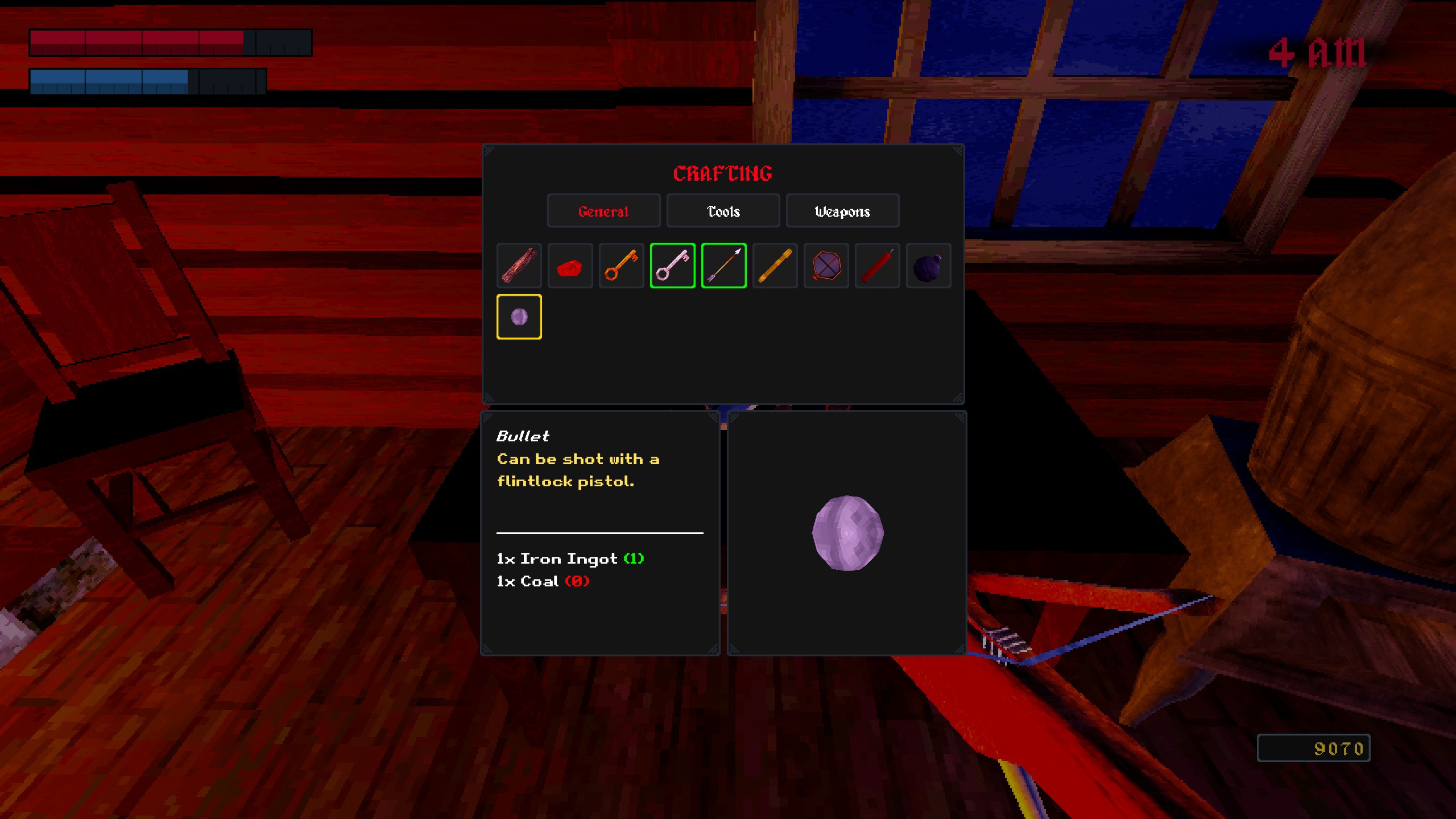Select the wooden log crafting recipe
1456x819 pixels.
[519, 266]
